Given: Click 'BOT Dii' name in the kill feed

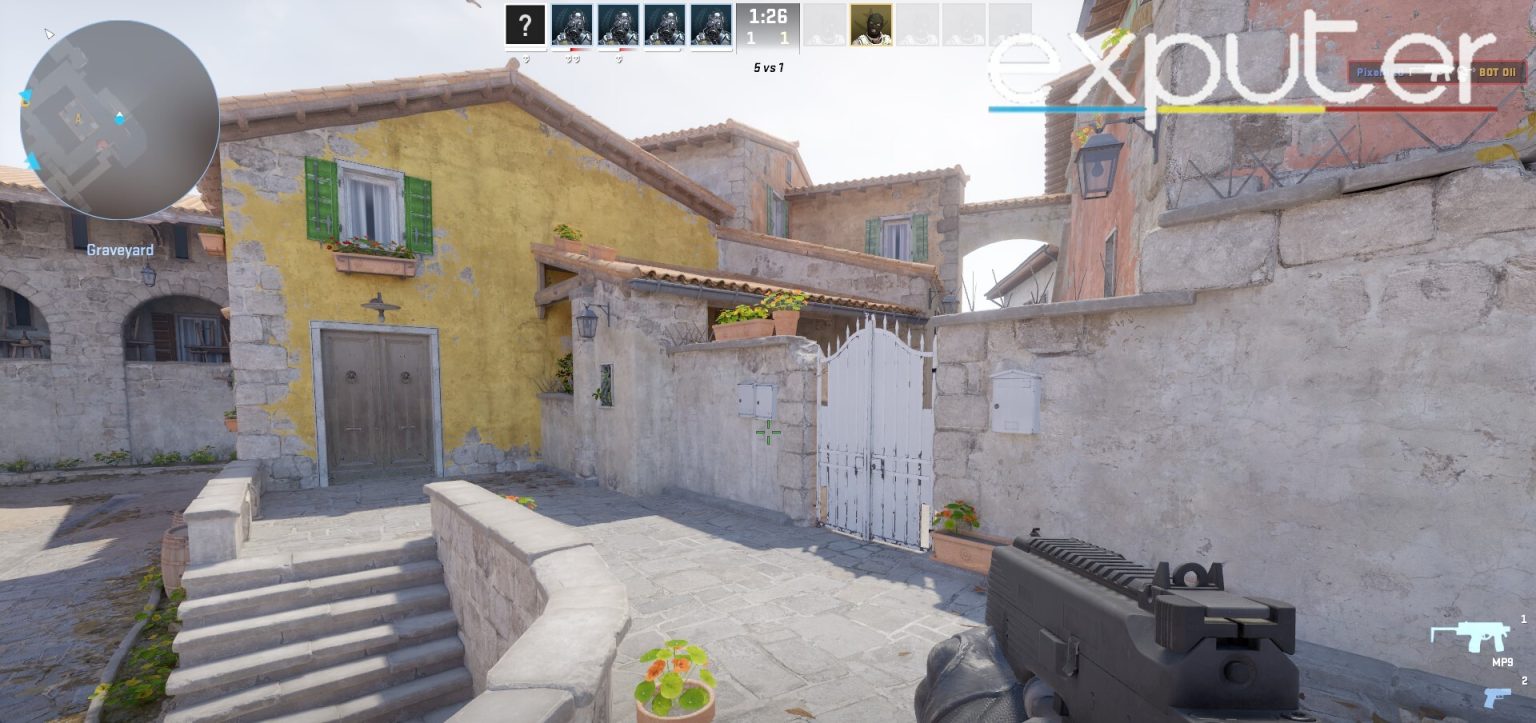Looking at the screenshot, I should click(1498, 72).
